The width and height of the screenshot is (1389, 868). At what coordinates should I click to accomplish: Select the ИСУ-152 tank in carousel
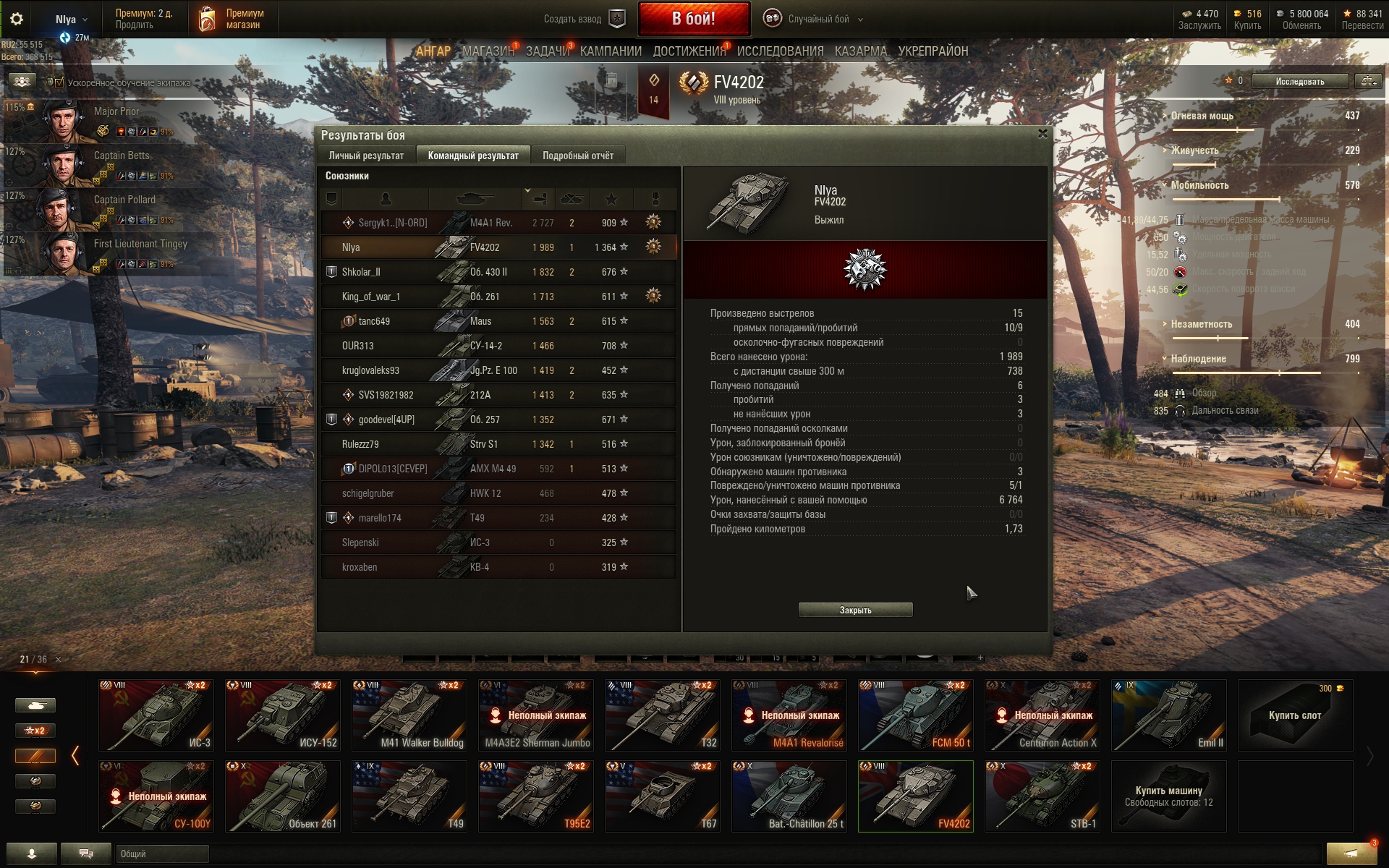(283, 715)
